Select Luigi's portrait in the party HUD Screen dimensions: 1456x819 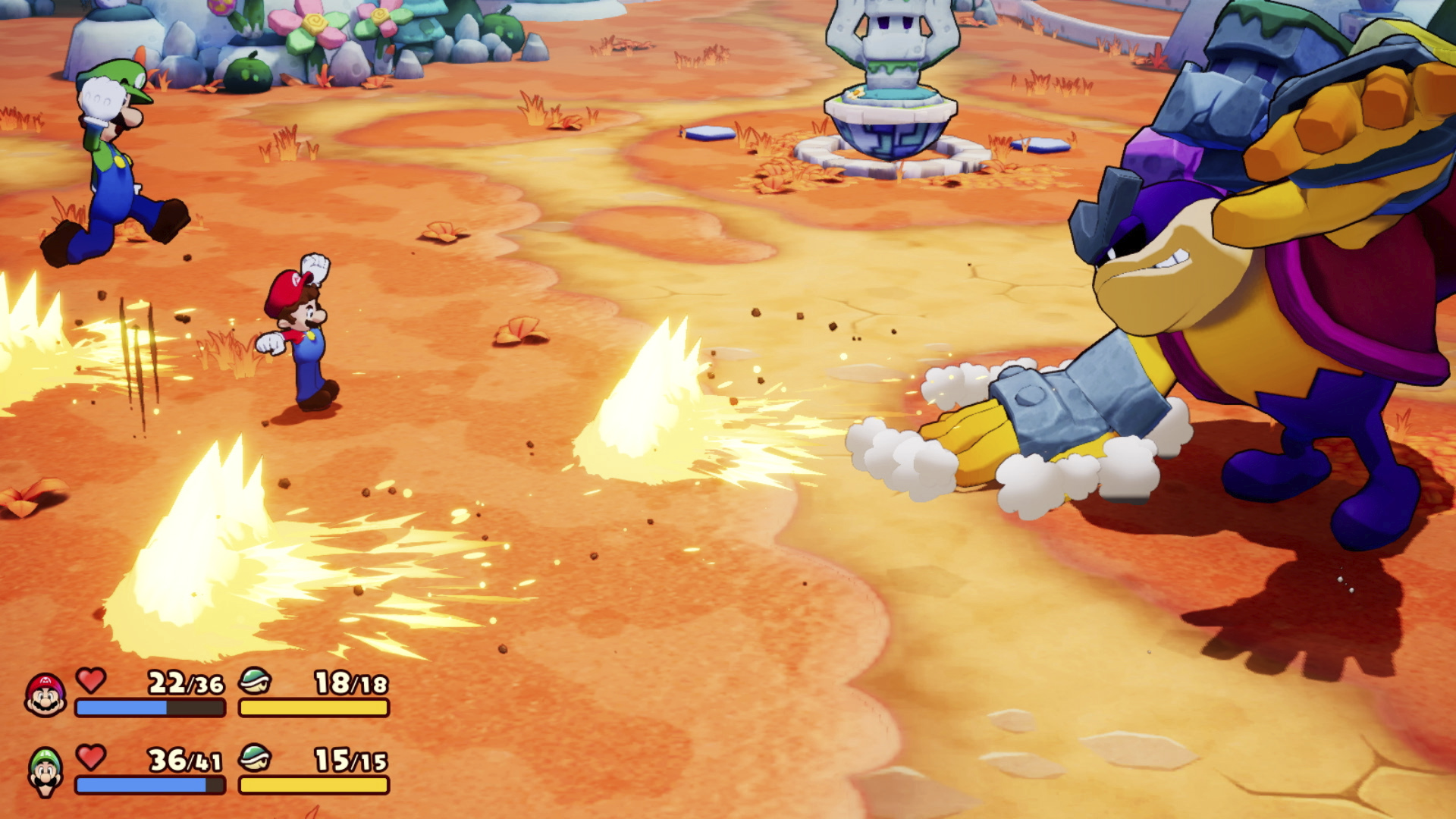[45, 771]
